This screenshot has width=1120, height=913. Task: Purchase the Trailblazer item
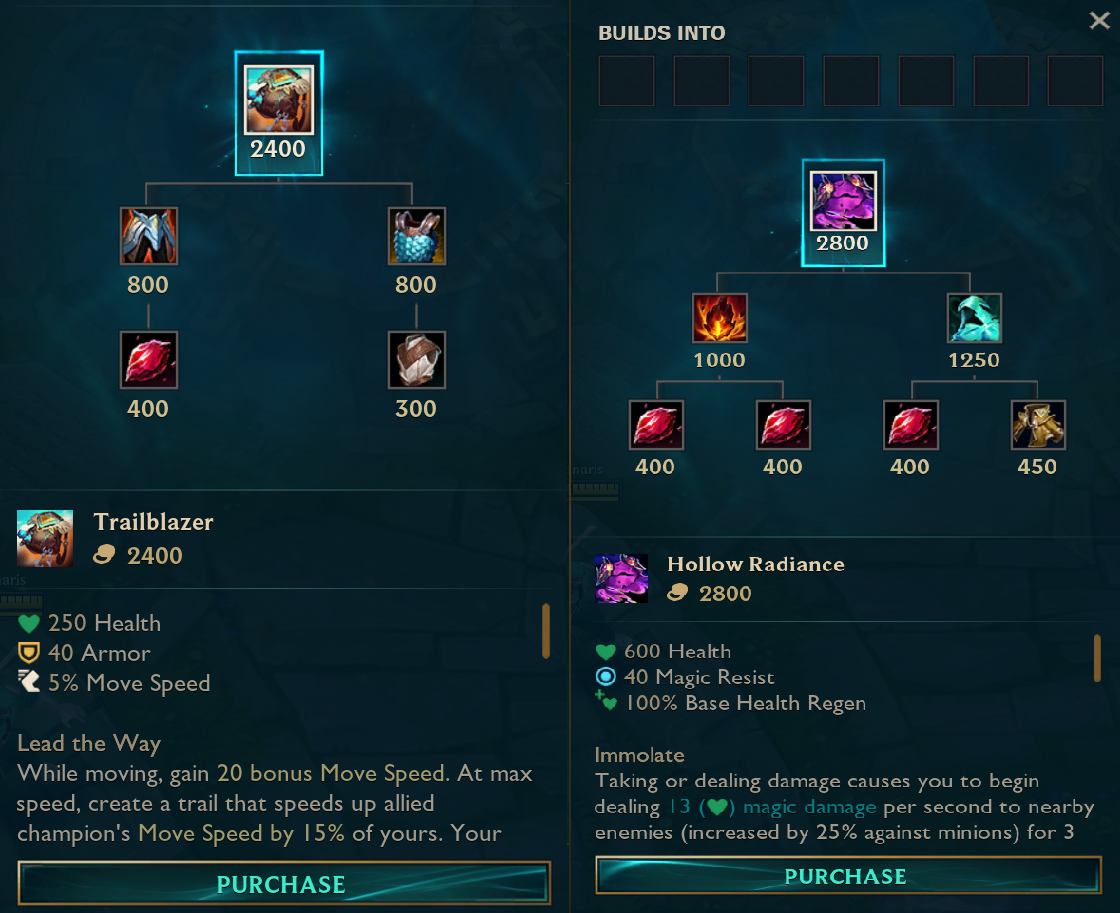tap(283, 884)
